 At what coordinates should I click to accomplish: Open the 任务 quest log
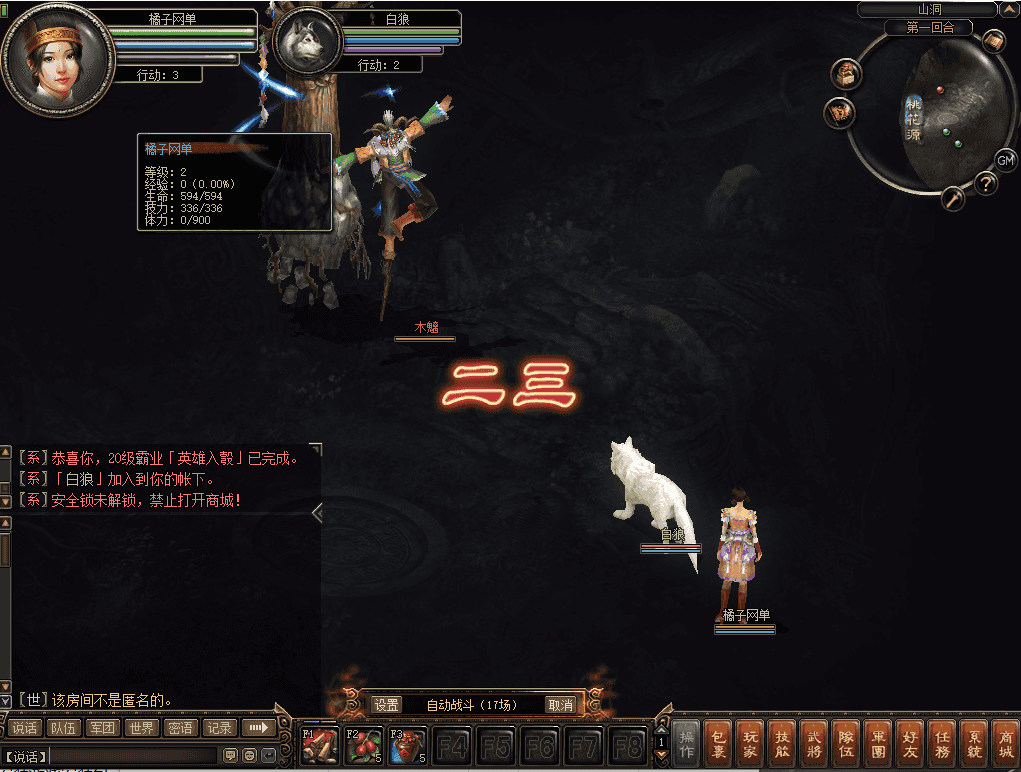click(942, 744)
